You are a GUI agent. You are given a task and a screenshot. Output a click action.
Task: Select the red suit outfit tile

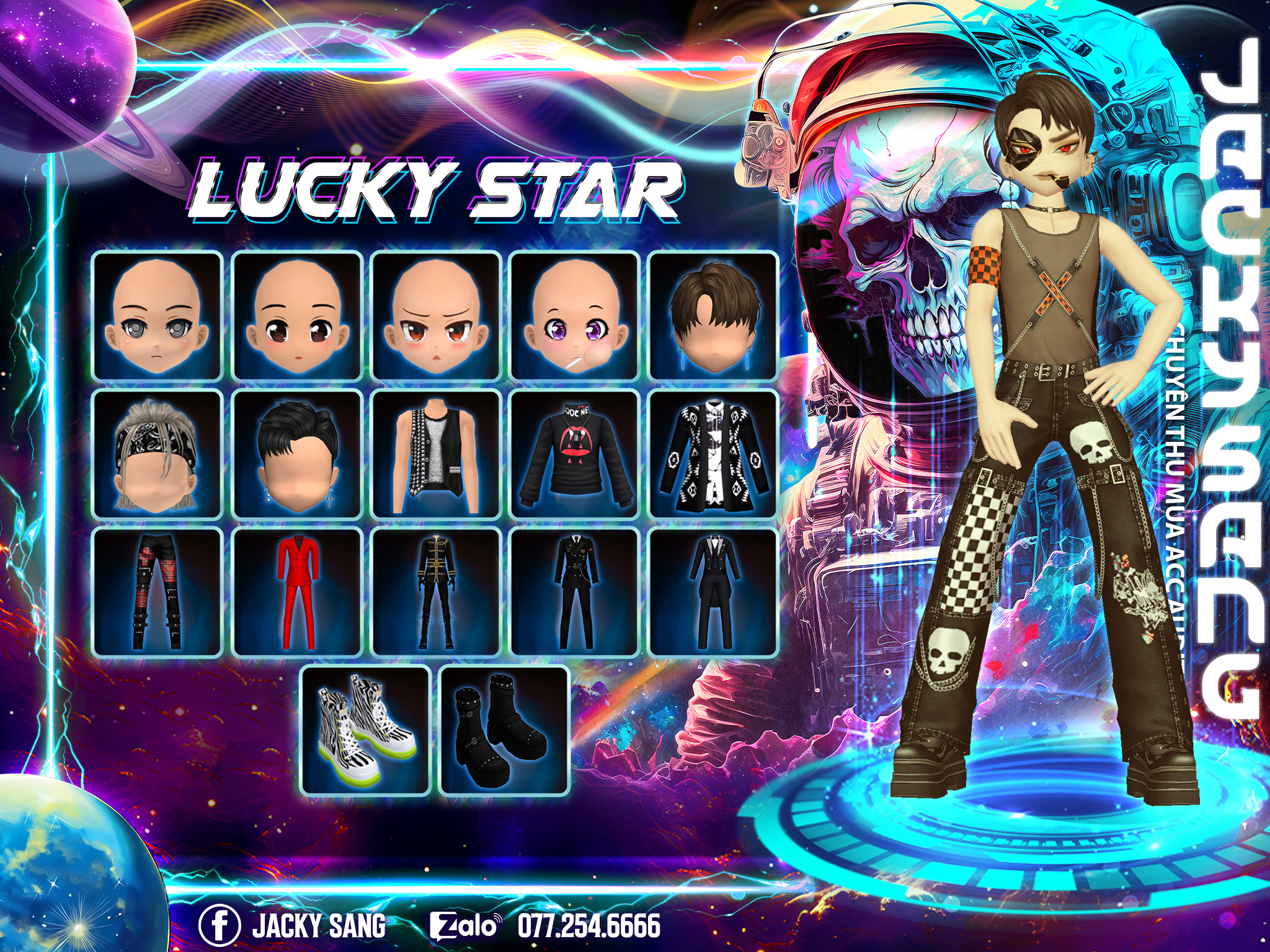click(296, 593)
